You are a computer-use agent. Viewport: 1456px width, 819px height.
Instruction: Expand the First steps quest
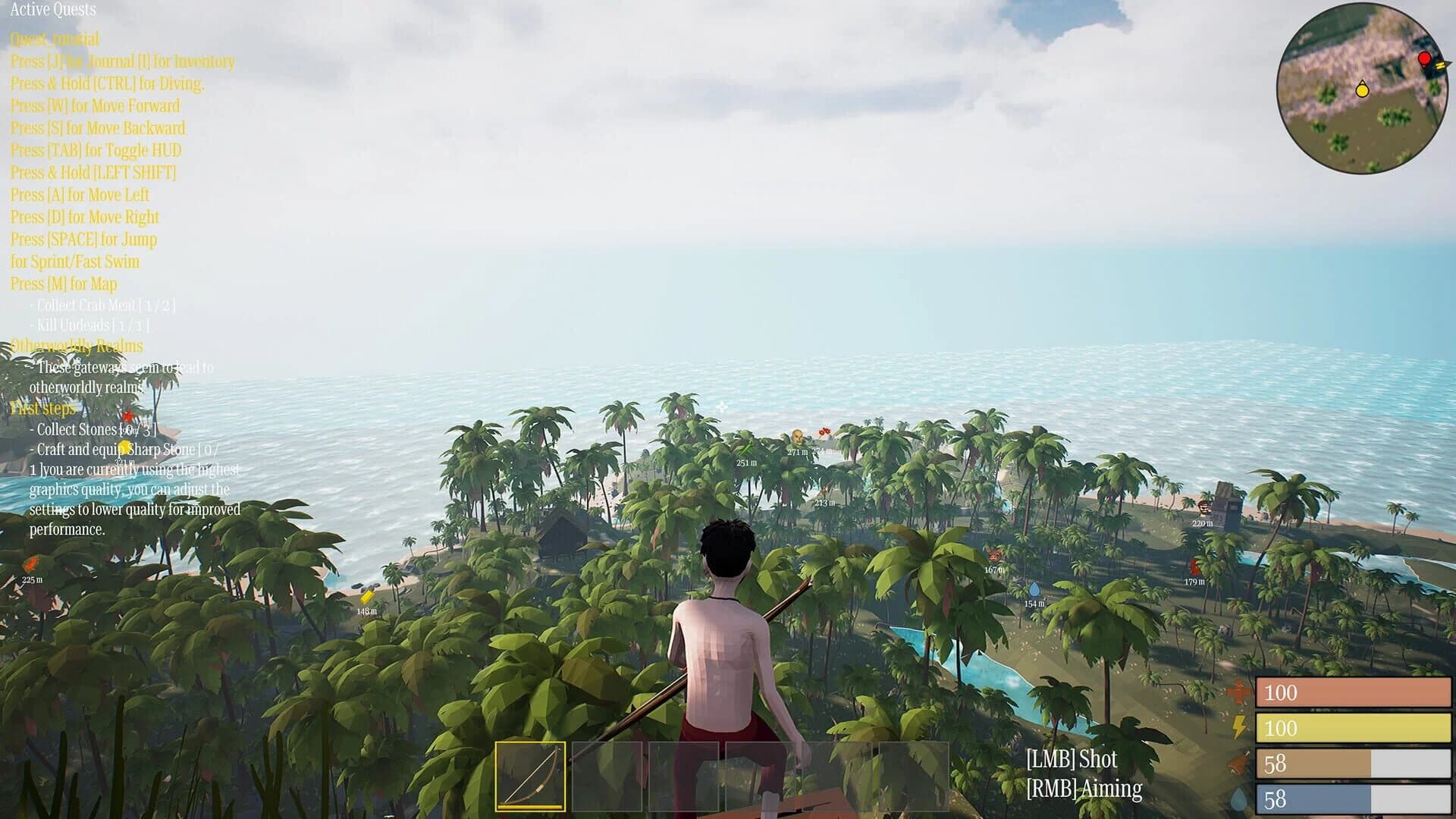42,408
